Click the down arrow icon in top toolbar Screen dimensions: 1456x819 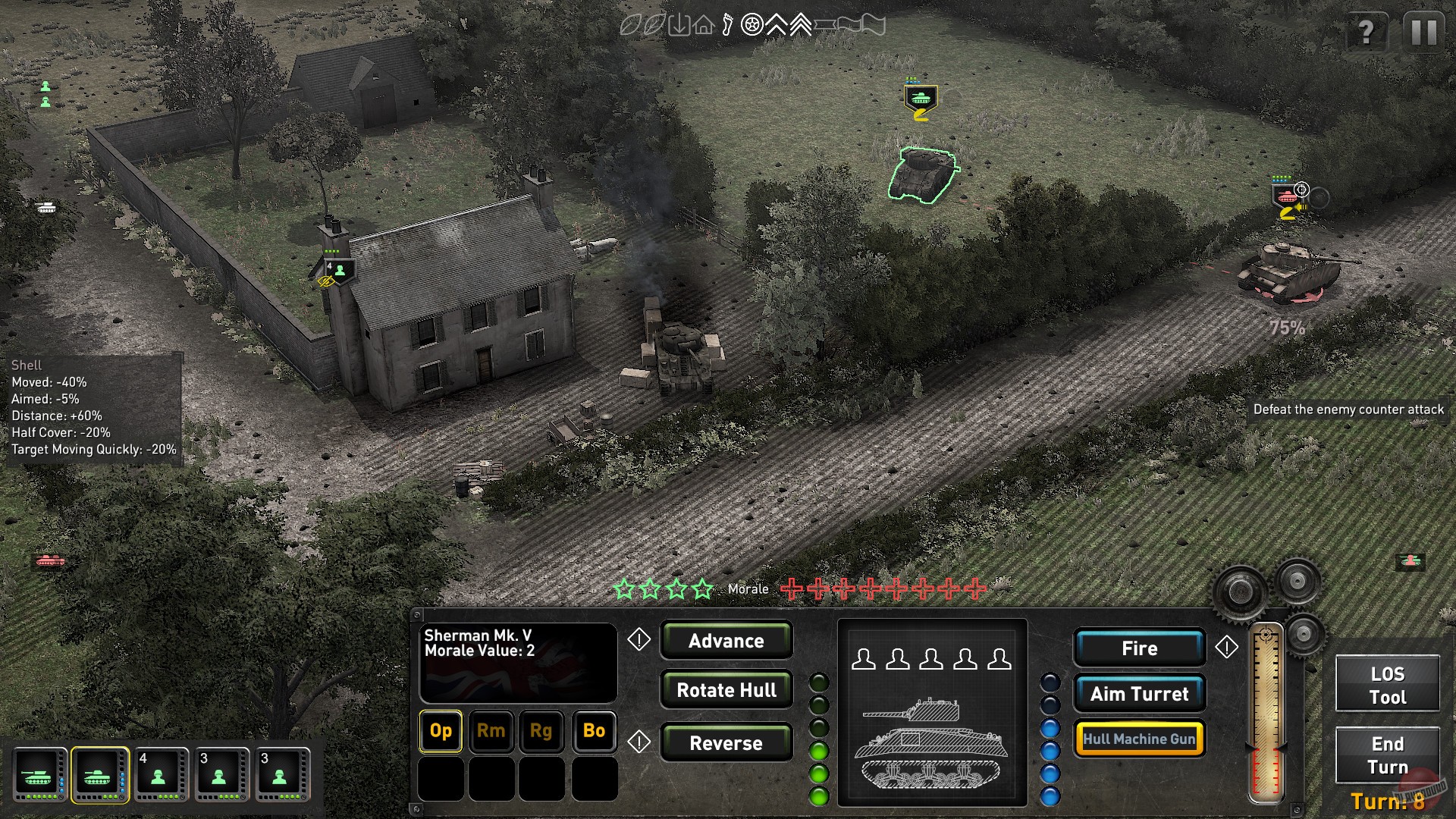tap(679, 25)
